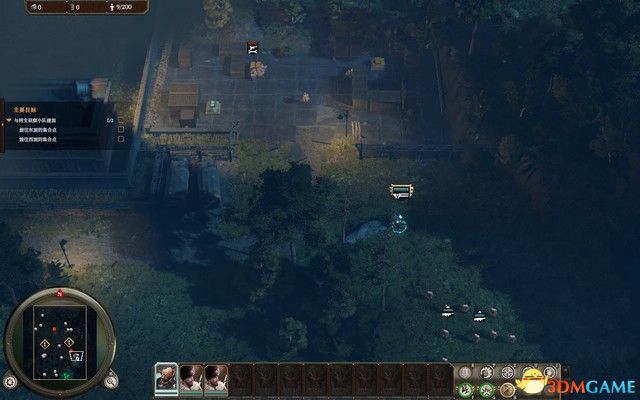
Task: Select the bald soldier portrait
Action: [x=166, y=377]
